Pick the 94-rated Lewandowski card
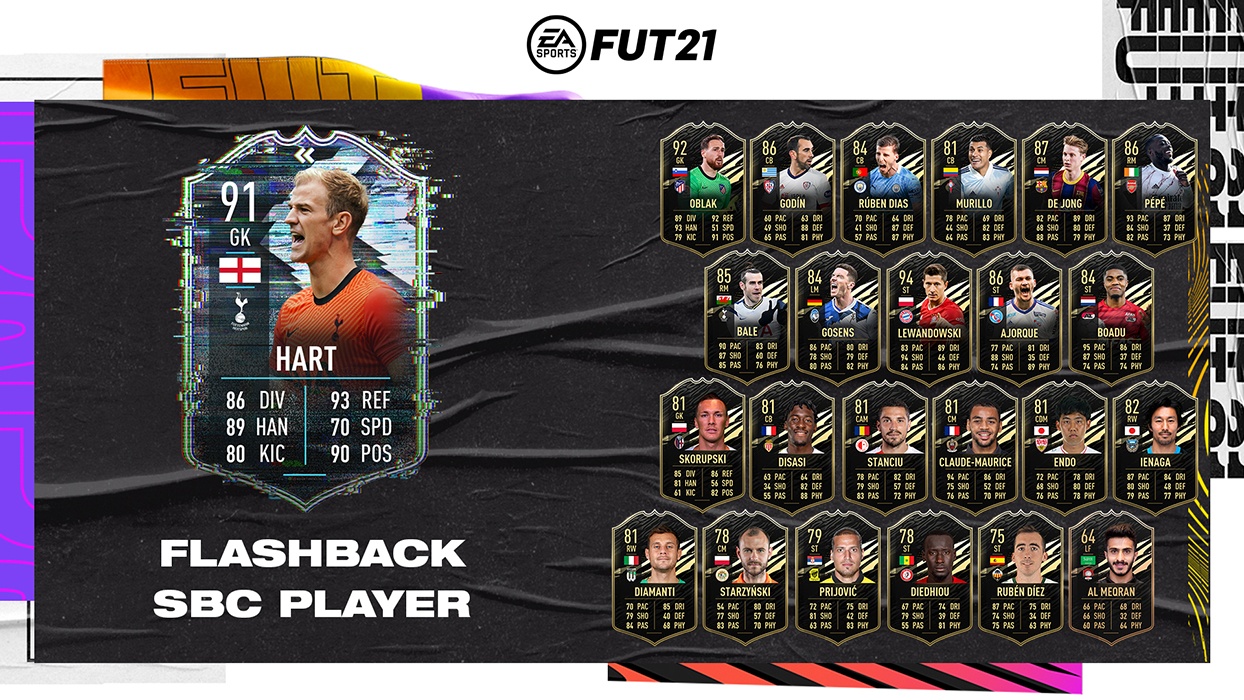 coord(928,320)
